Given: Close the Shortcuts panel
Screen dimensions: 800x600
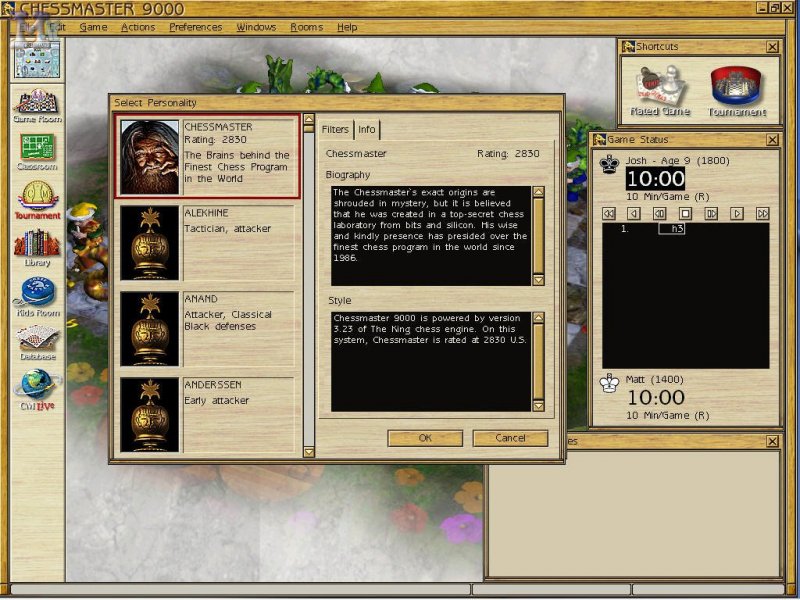Looking at the screenshot, I should click(x=772, y=47).
